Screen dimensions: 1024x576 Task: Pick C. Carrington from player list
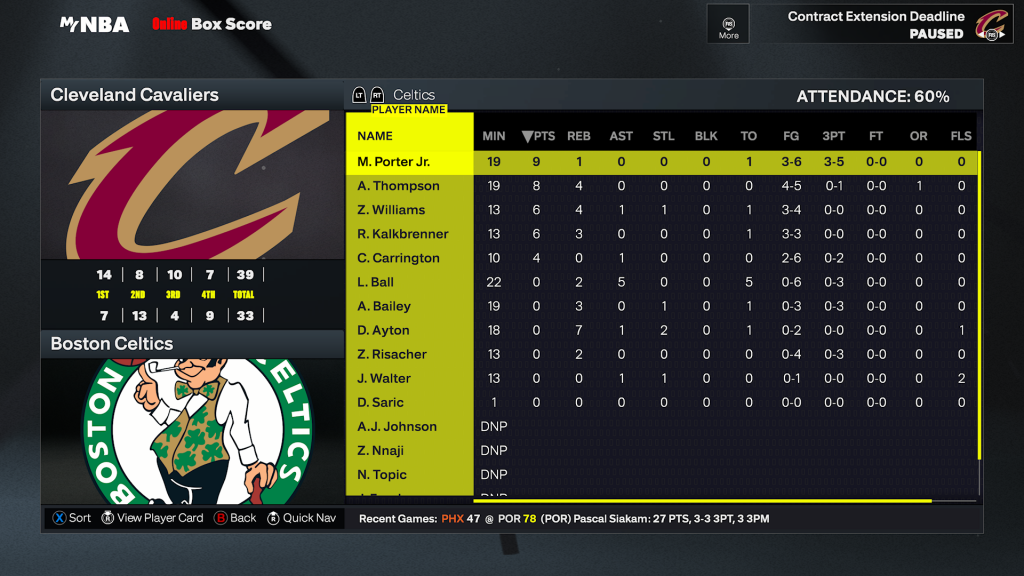[399, 258]
